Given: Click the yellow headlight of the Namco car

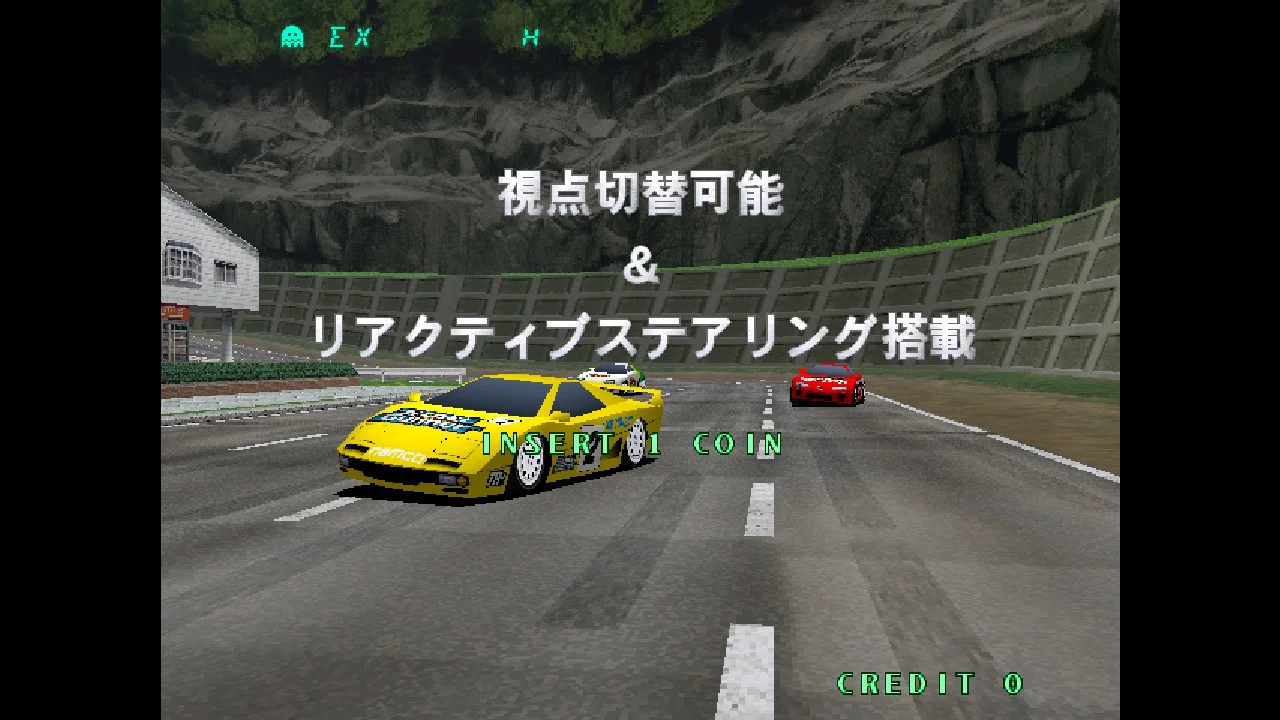Looking at the screenshot, I should [461, 480].
